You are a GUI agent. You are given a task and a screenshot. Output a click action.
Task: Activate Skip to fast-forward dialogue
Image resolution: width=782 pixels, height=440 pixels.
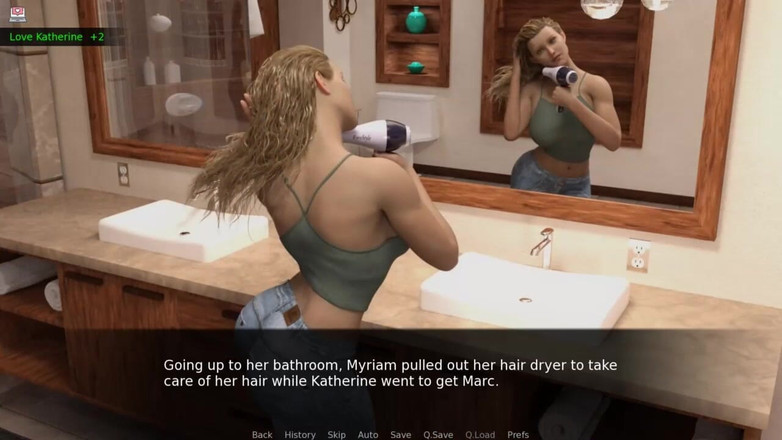coord(337,434)
